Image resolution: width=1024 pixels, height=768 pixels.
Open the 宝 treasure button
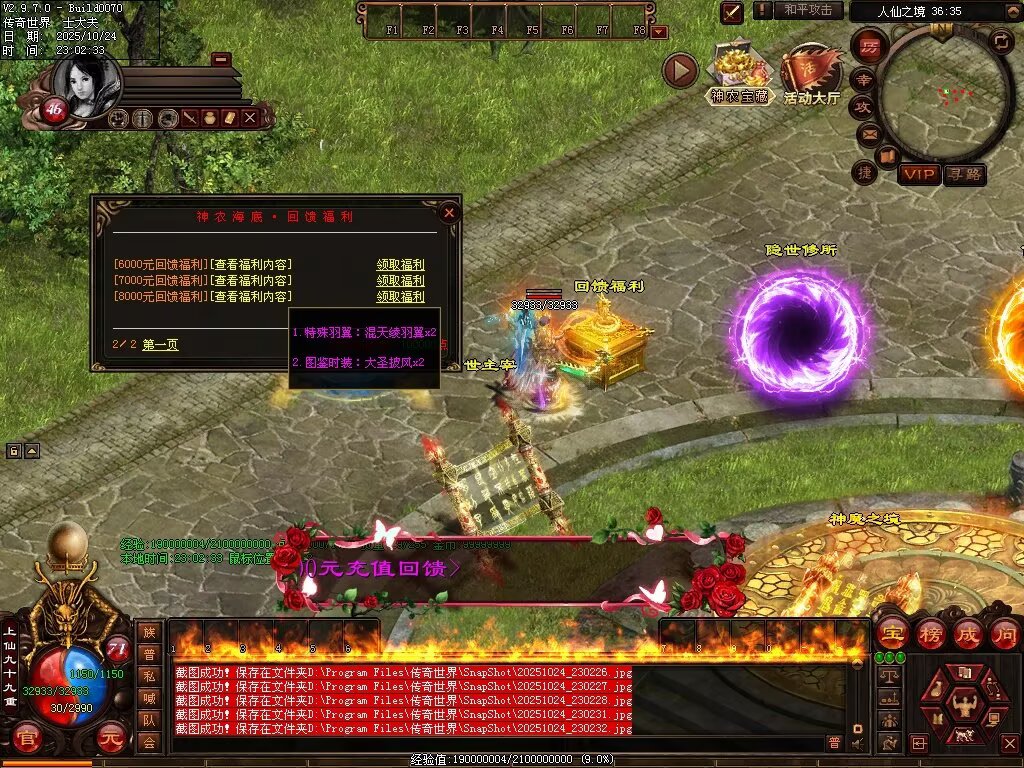(x=892, y=633)
